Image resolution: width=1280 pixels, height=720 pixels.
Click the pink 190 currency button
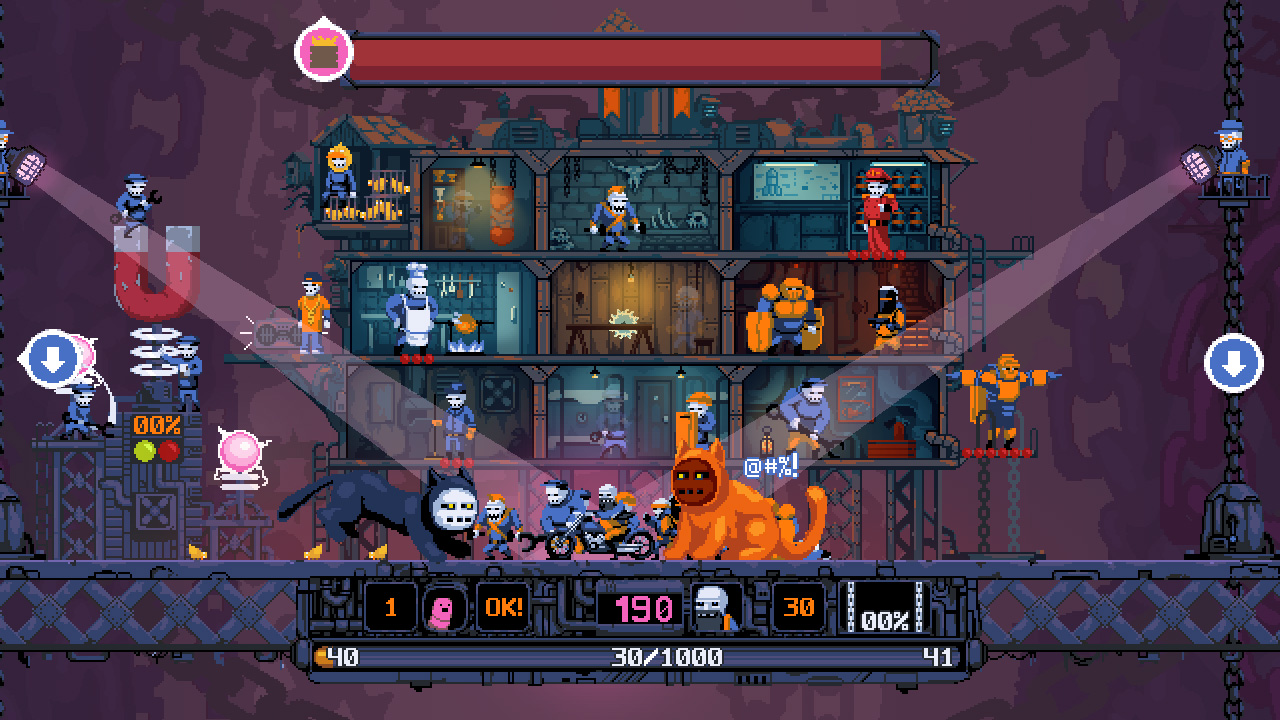point(641,606)
